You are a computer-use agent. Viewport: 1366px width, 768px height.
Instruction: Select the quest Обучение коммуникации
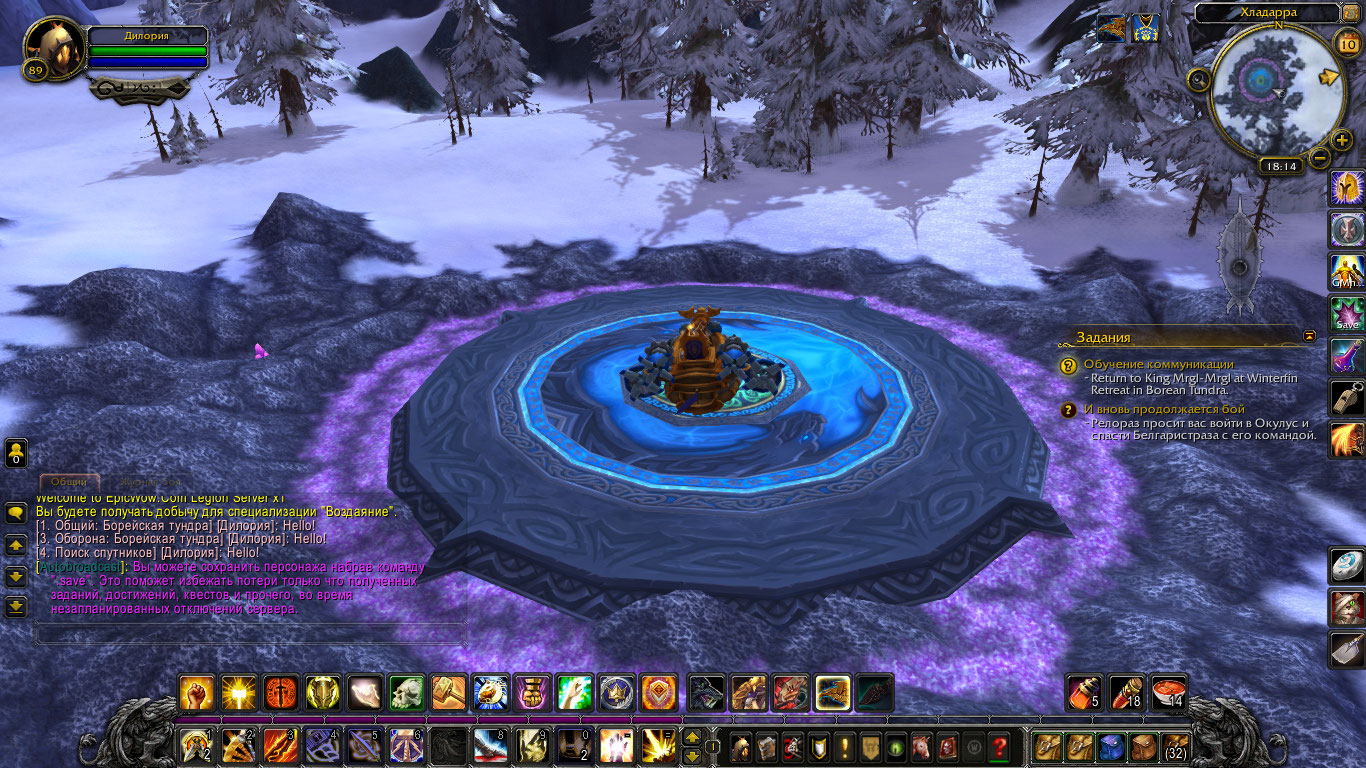point(1158,364)
